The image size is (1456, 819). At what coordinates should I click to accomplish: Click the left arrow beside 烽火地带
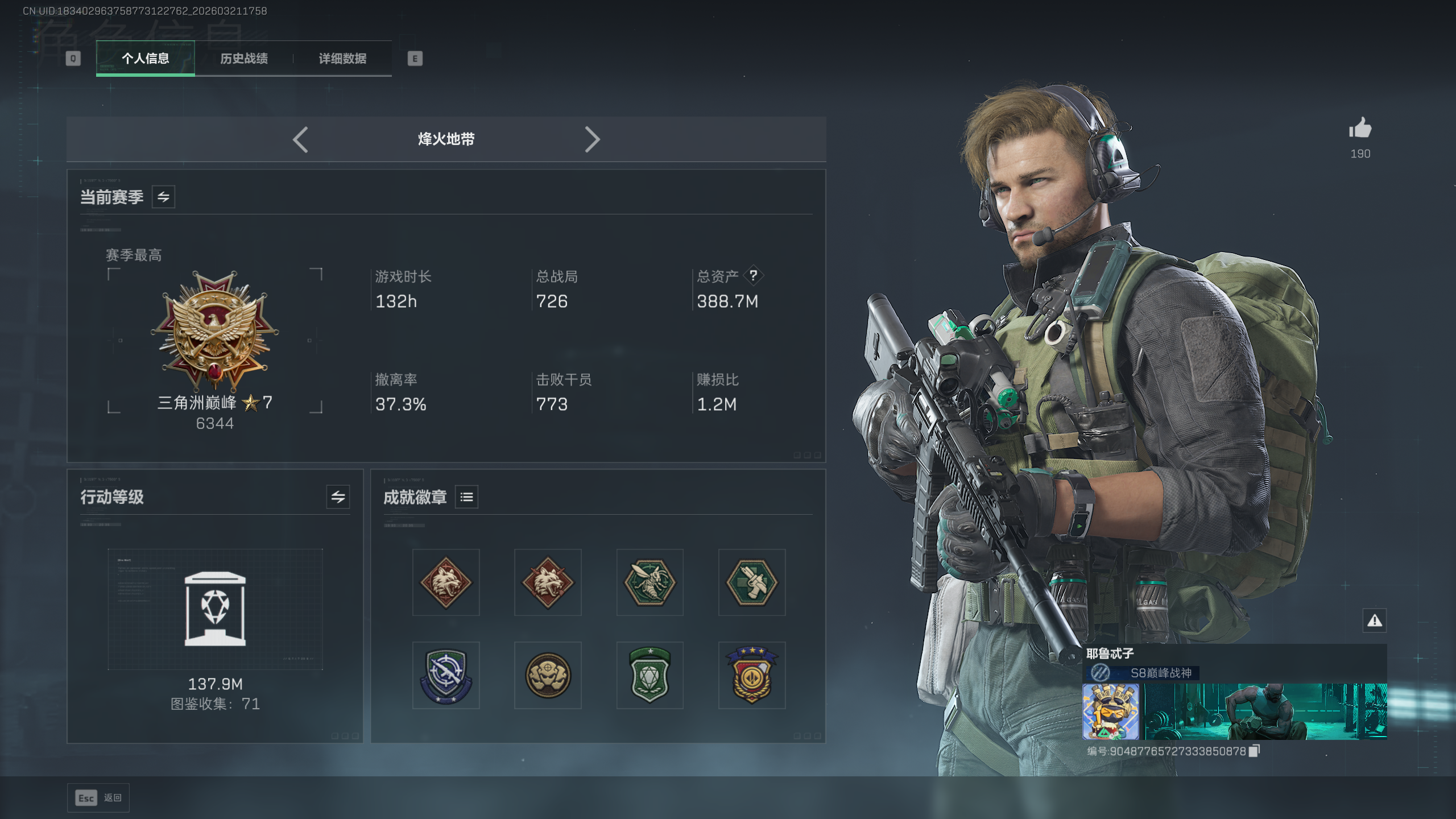[x=300, y=139]
